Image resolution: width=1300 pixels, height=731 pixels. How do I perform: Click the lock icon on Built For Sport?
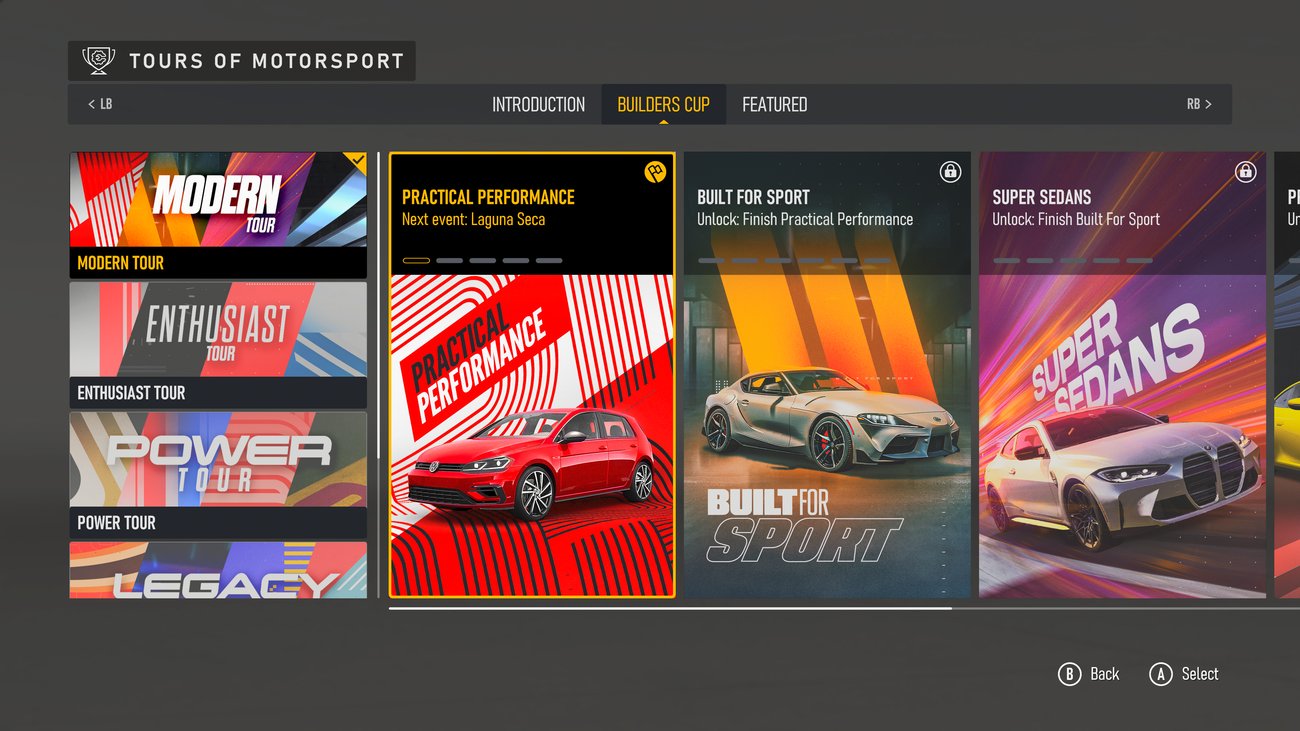(x=950, y=169)
